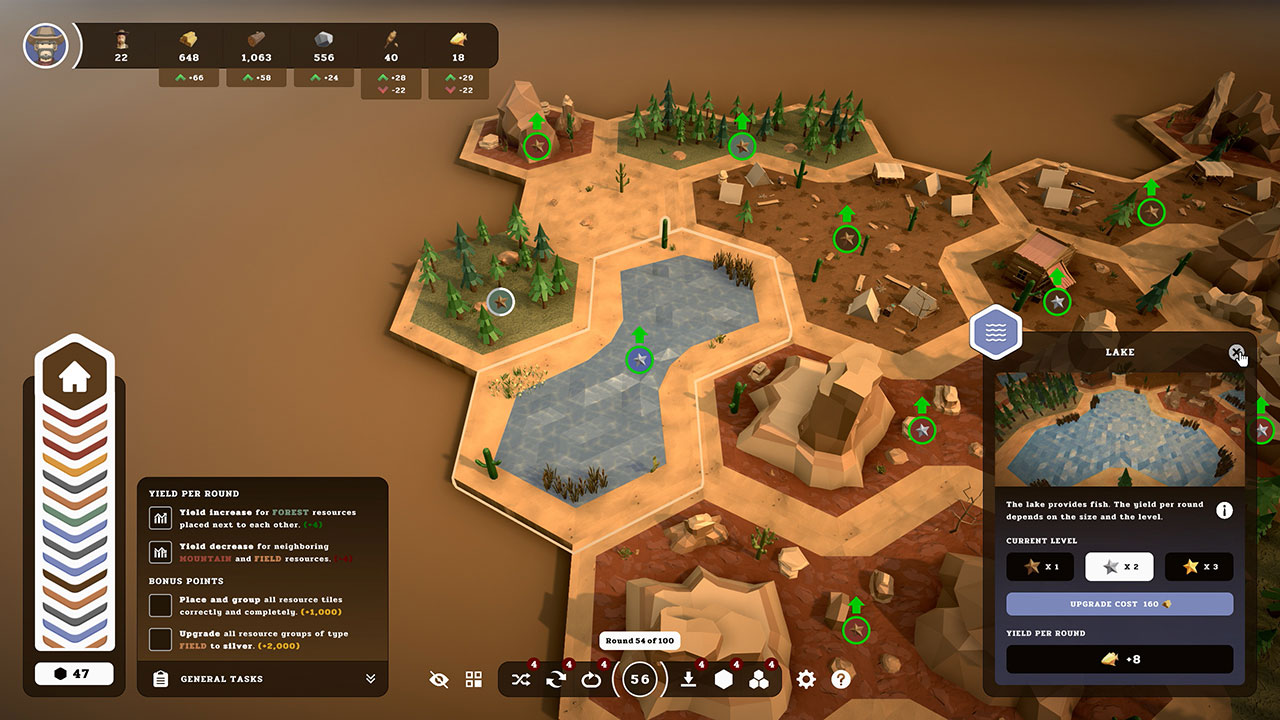Open the game settings gear
The image size is (1280, 720).
(806, 679)
